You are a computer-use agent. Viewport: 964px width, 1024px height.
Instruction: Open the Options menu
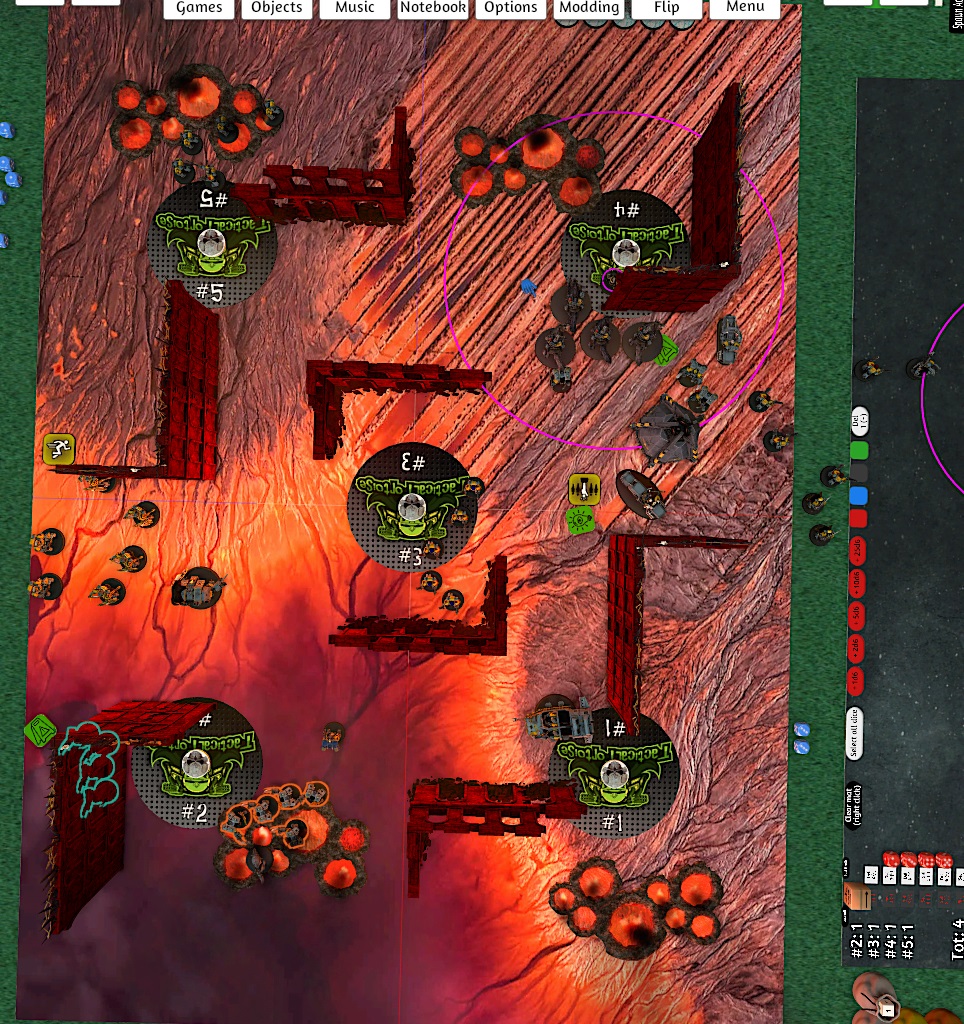[511, 8]
